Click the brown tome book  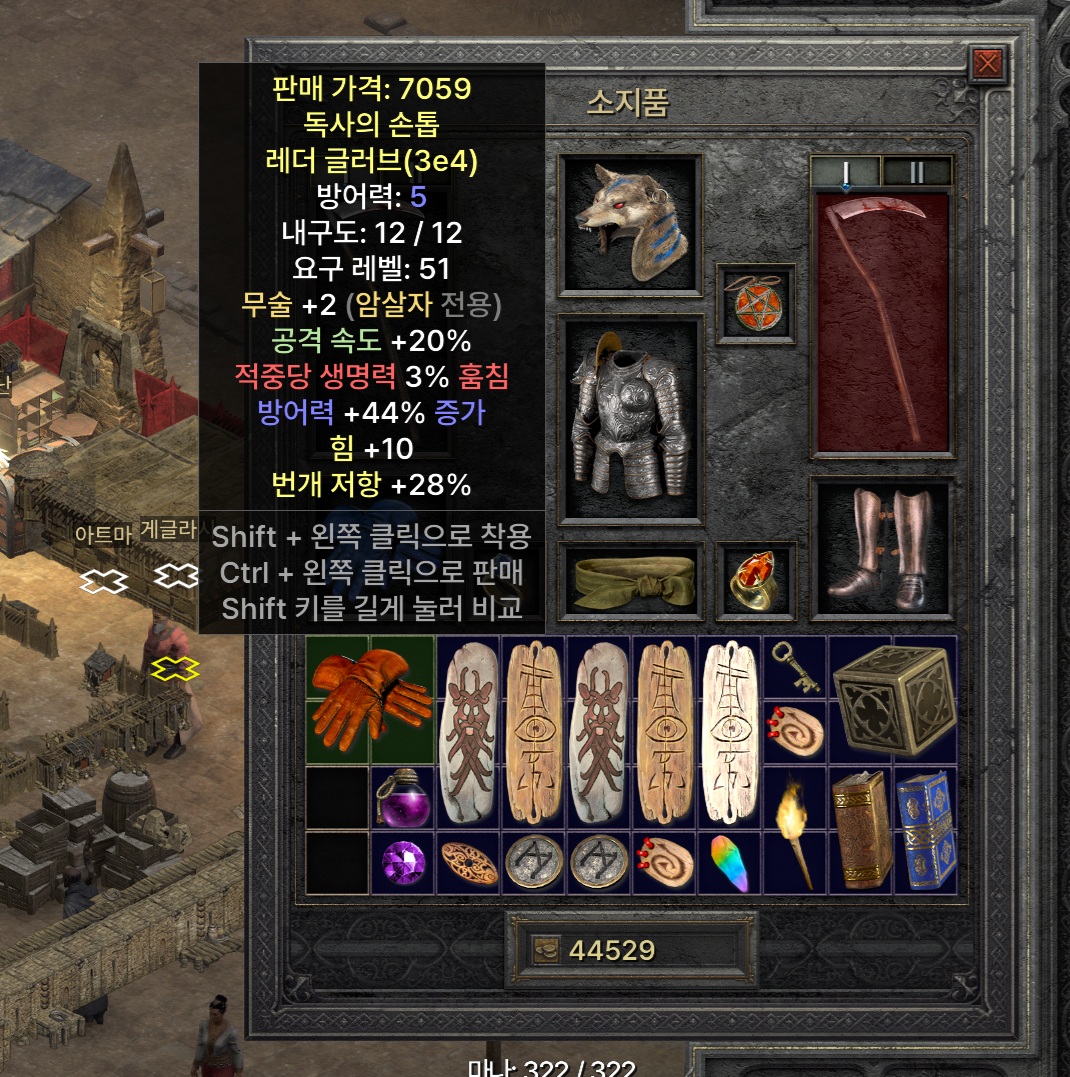click(x=860, y=829)
